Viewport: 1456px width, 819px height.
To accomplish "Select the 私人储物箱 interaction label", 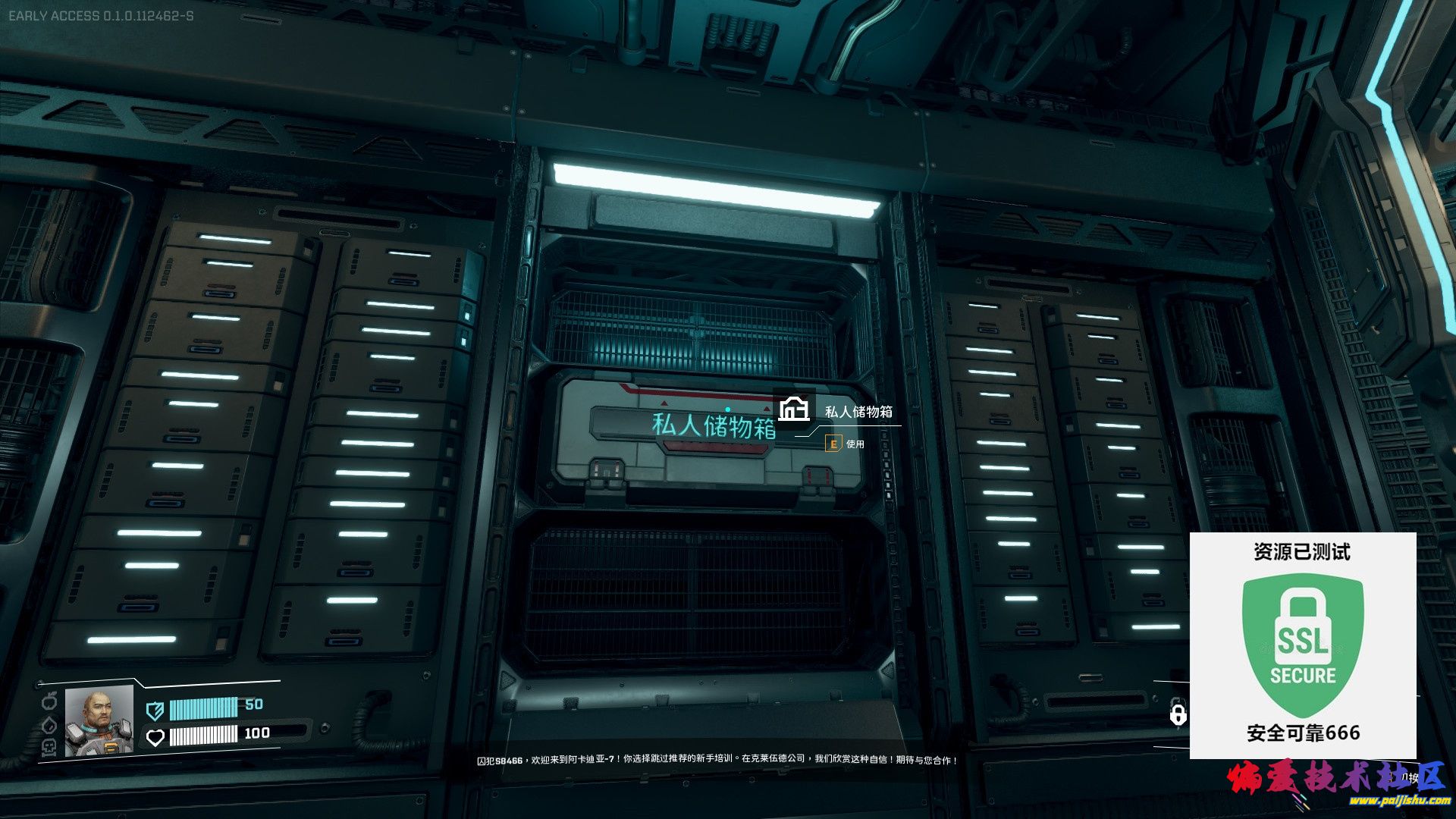I will [858, 412].
